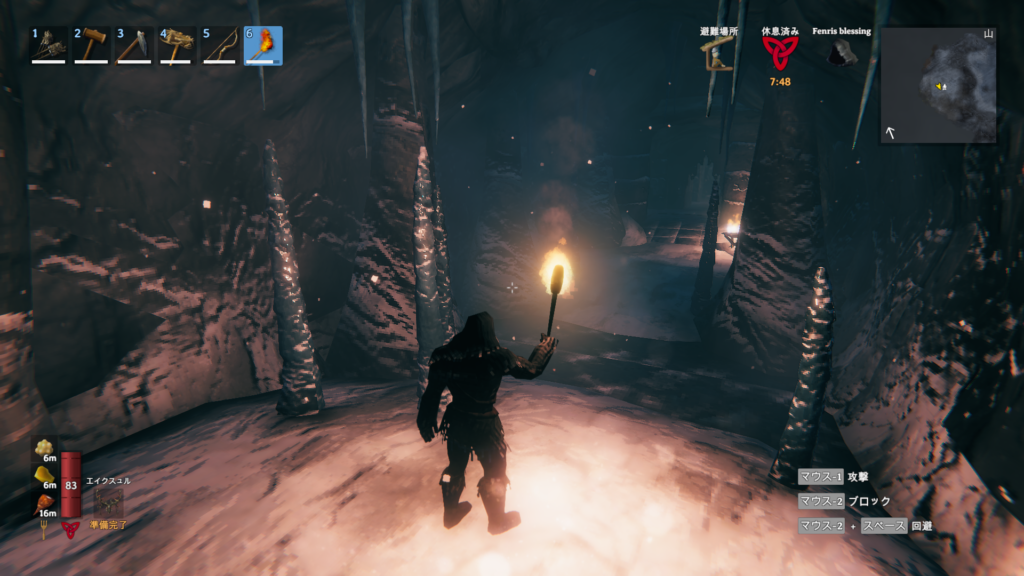Image resolution: width=1024 pixels, height=576 pixels.
Task: Click the yellow food icon with 6m
Action: (45, 474)
